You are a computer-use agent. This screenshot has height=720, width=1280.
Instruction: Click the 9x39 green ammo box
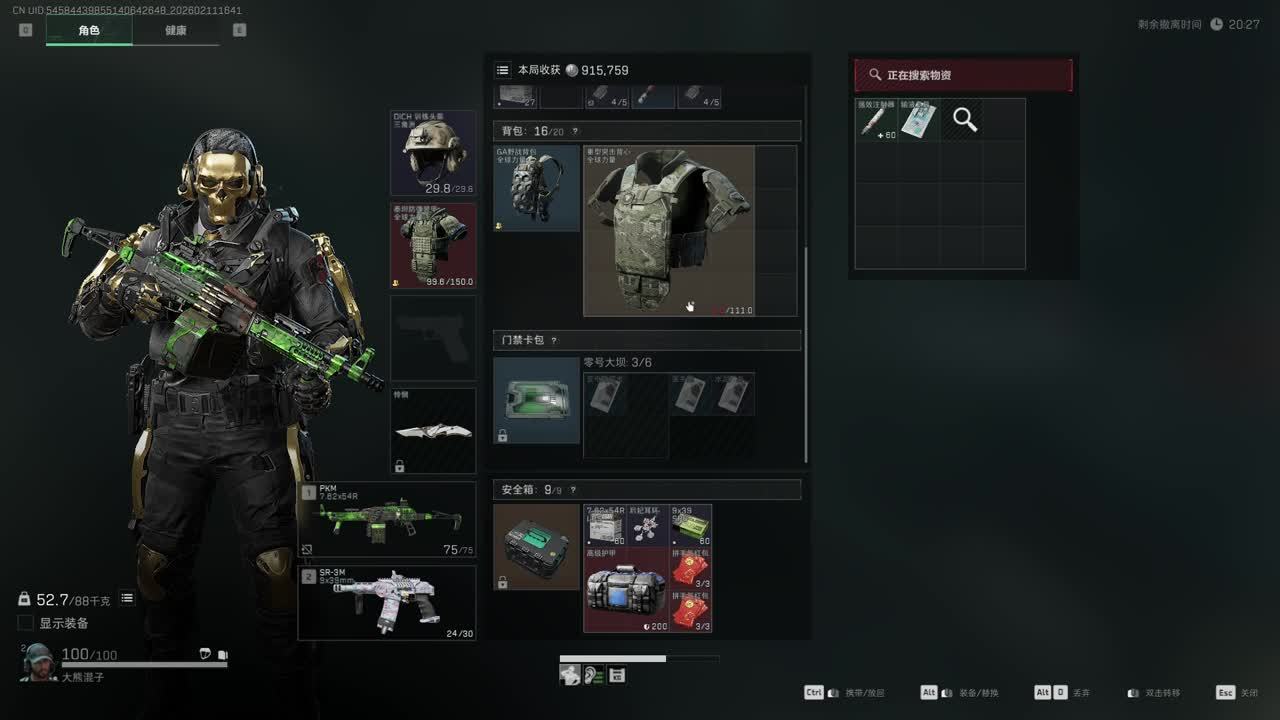click(691, 526)
